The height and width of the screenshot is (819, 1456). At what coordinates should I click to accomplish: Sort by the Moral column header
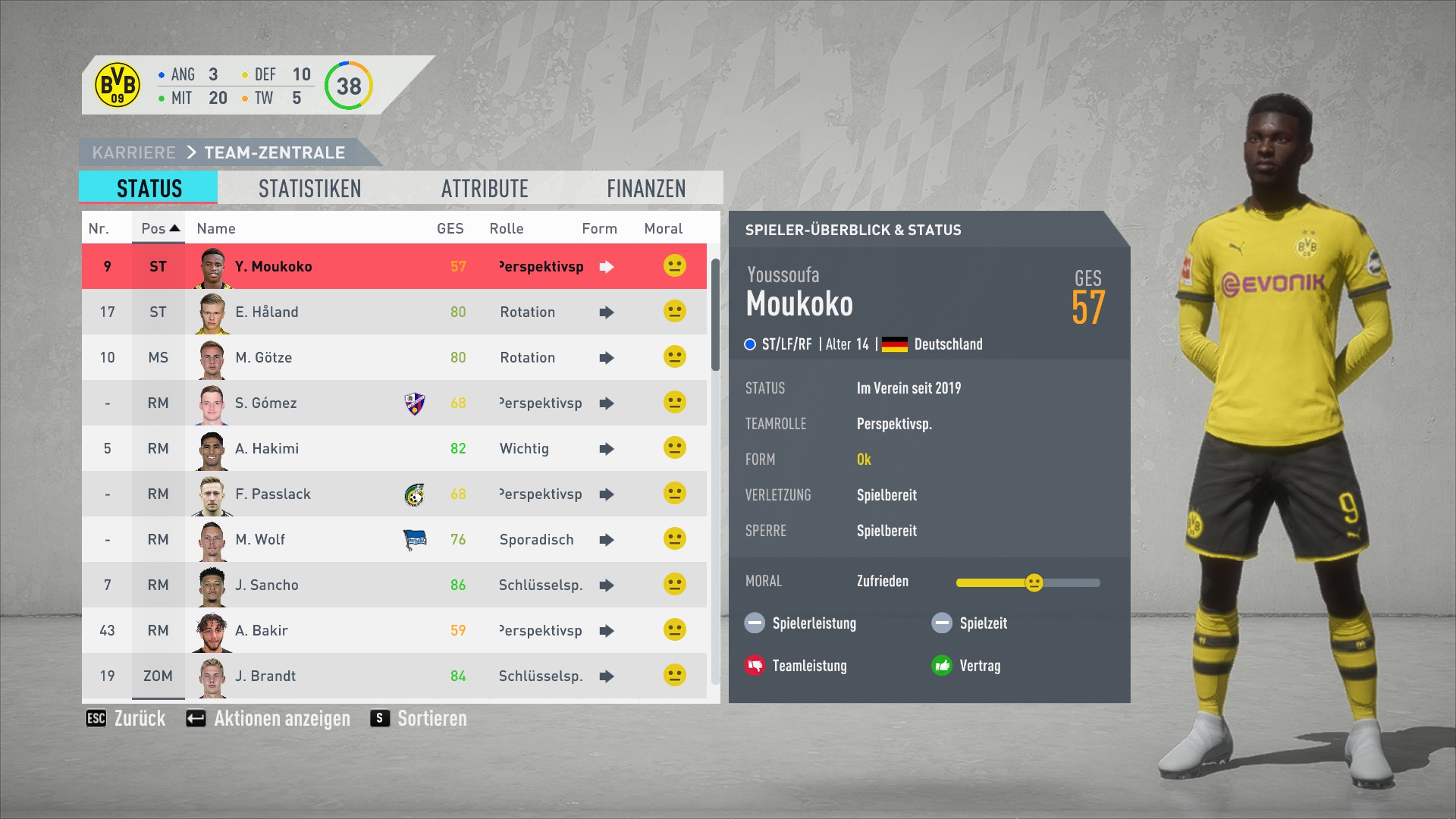click(x=663, y=228)
